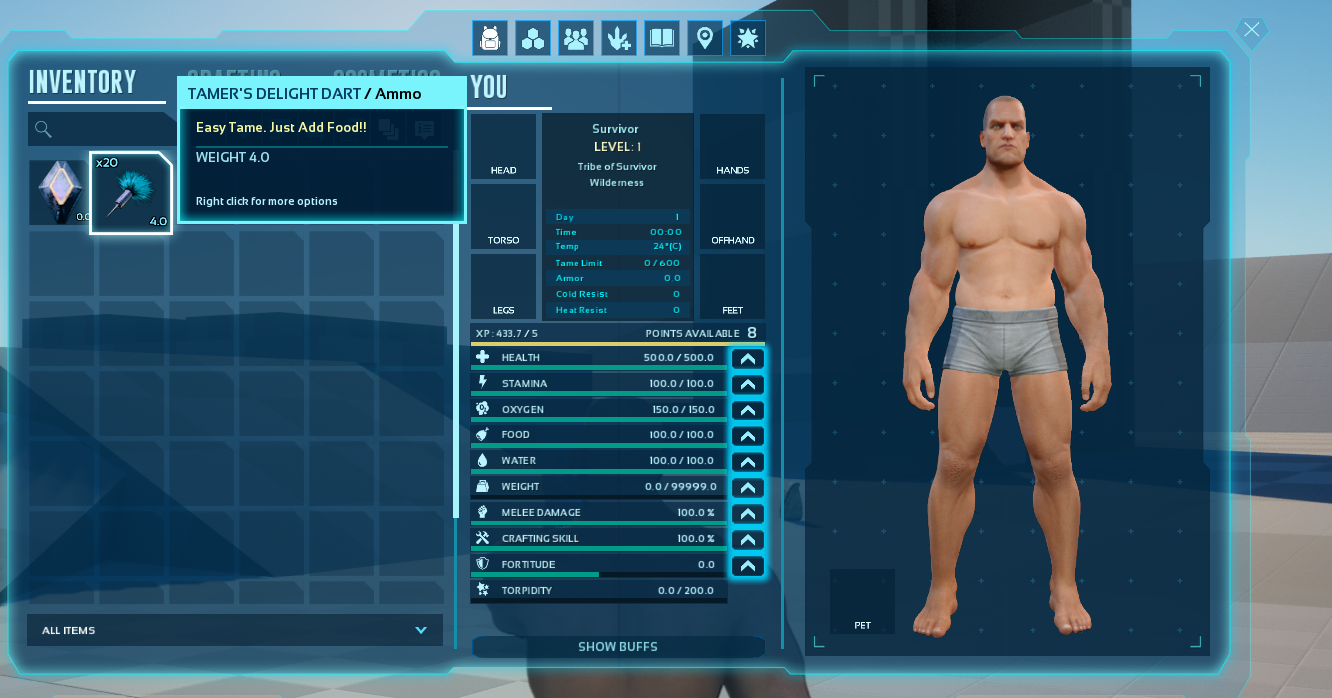Select the Head equipment slot
The width and height of the screenshot is (1332, 698).
point(504,147)
